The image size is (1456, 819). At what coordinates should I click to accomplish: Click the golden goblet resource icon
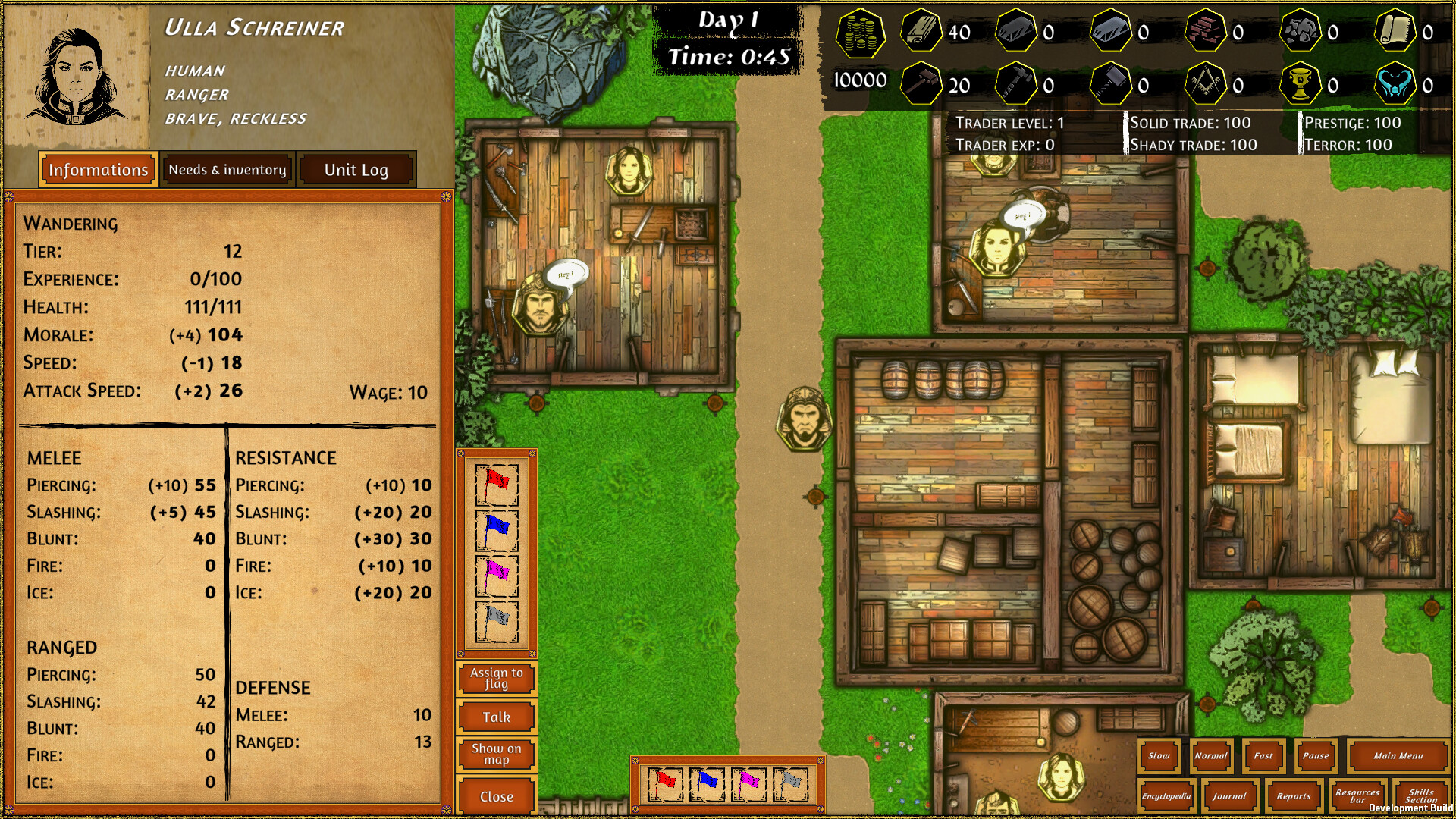pos(1301,83)
